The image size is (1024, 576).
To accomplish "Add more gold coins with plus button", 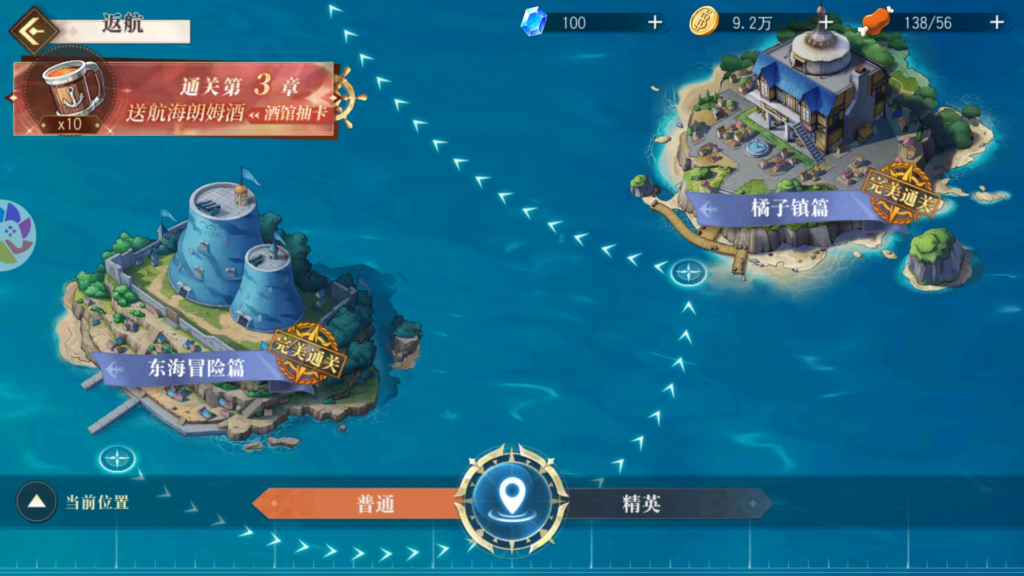I will pyautogui.click(x=825, y=22).
